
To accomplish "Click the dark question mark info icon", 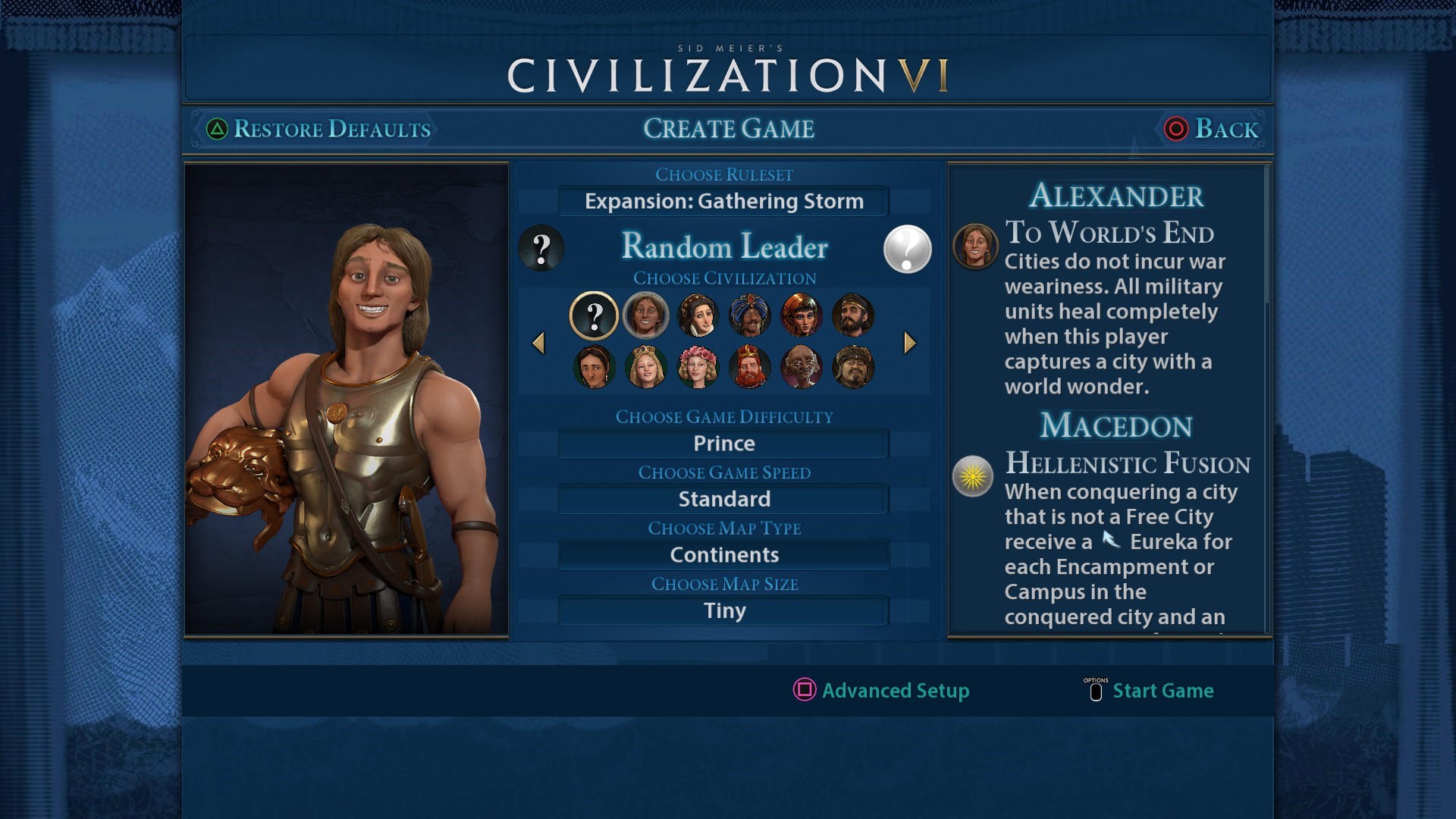I will pyautogui.click(x=541, y=249).
